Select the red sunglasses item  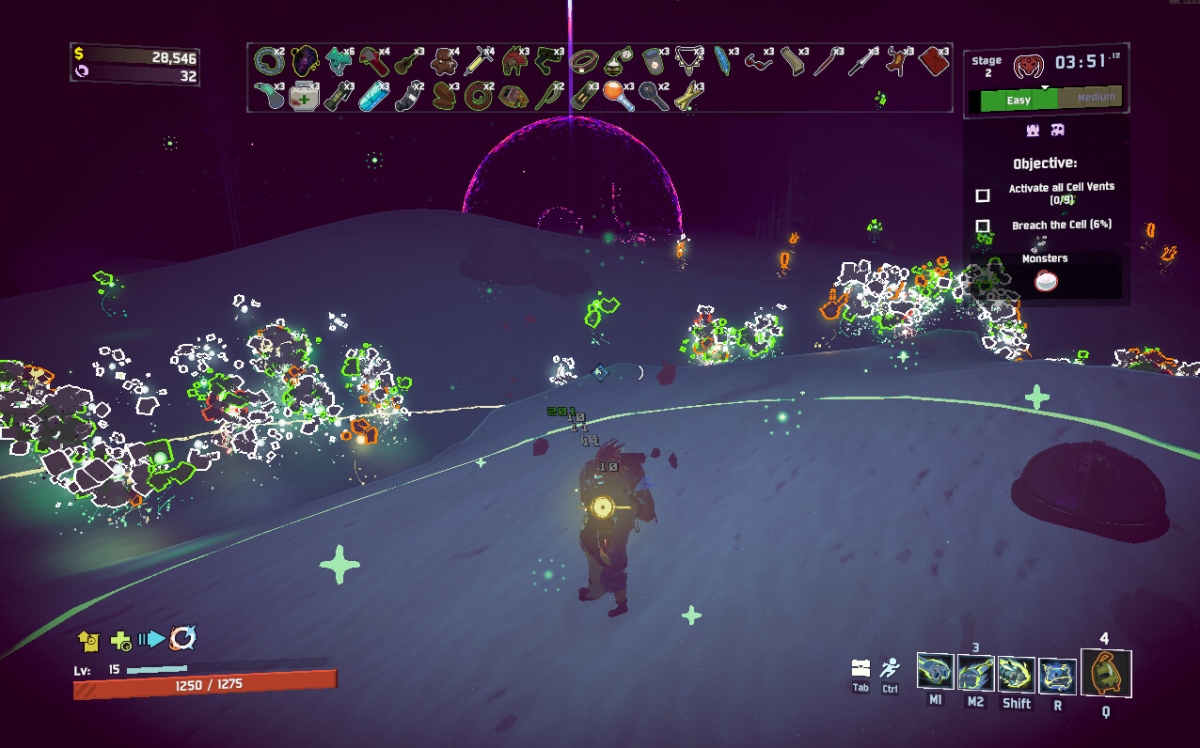[758, 62]
